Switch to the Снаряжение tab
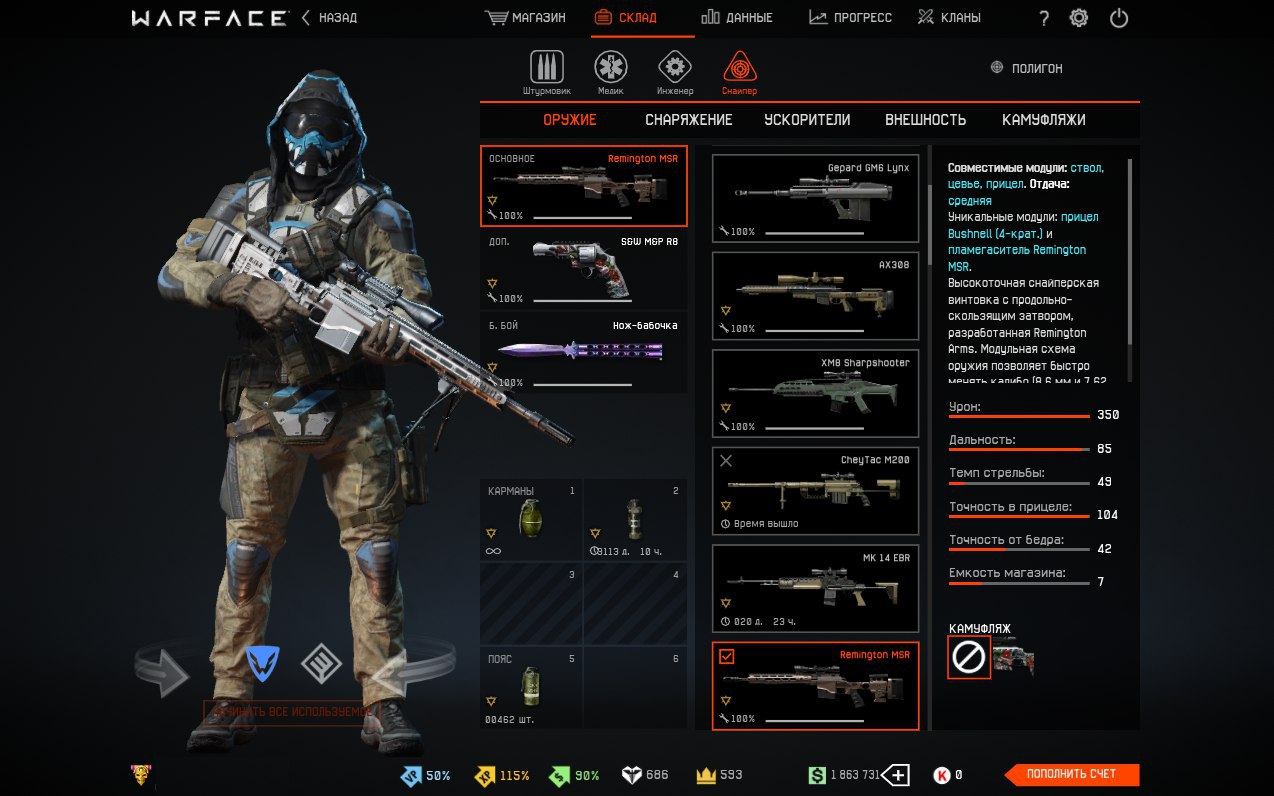1274x796 pixels. coord(688,120)
